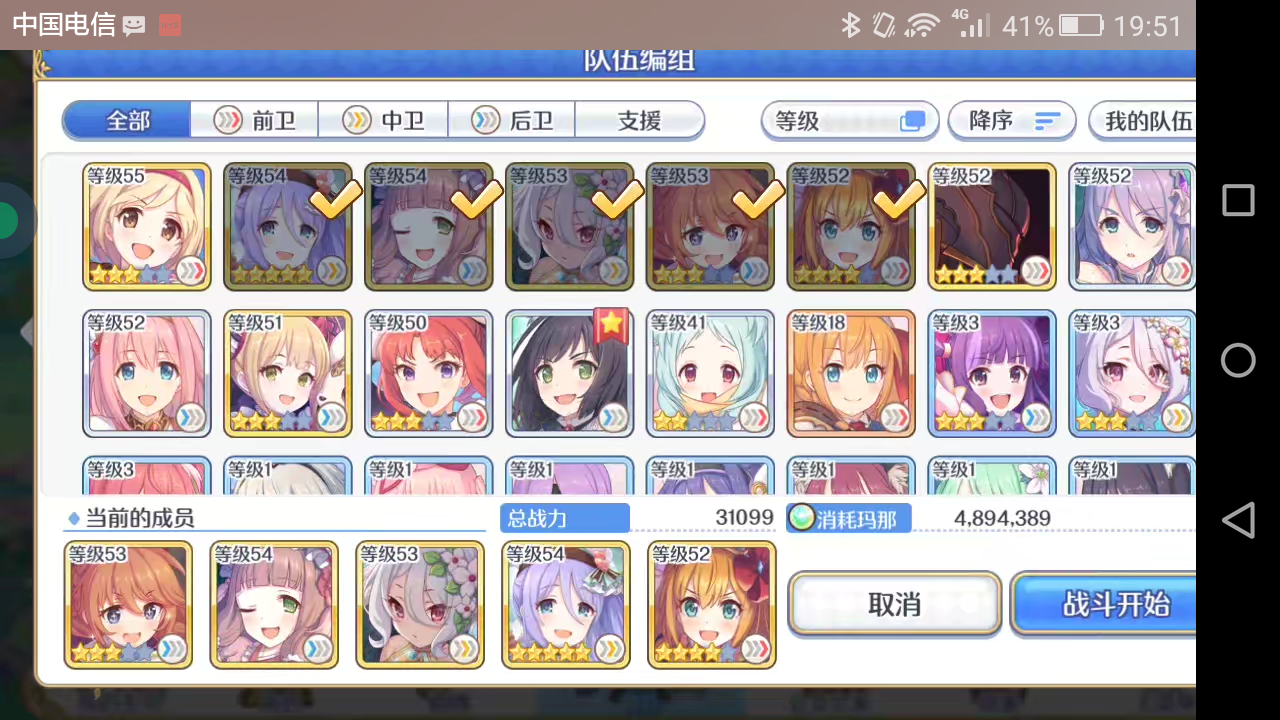
Task: Switch to the 支援 tab
Action: (x=638, y=120)
